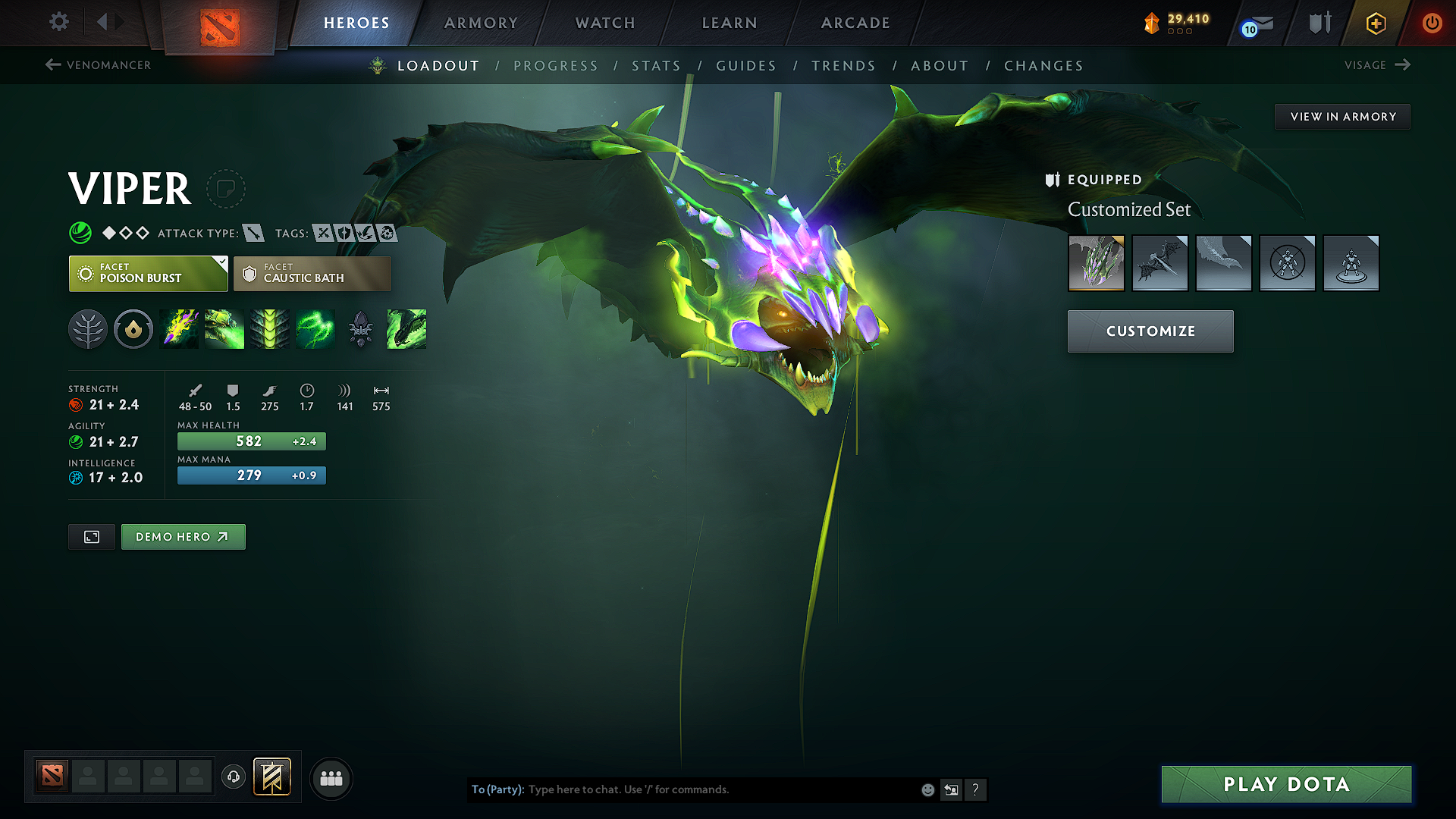Switch to the STATS tab
The width and height of the screenshot is (1456, 819).
click(657, 66)
